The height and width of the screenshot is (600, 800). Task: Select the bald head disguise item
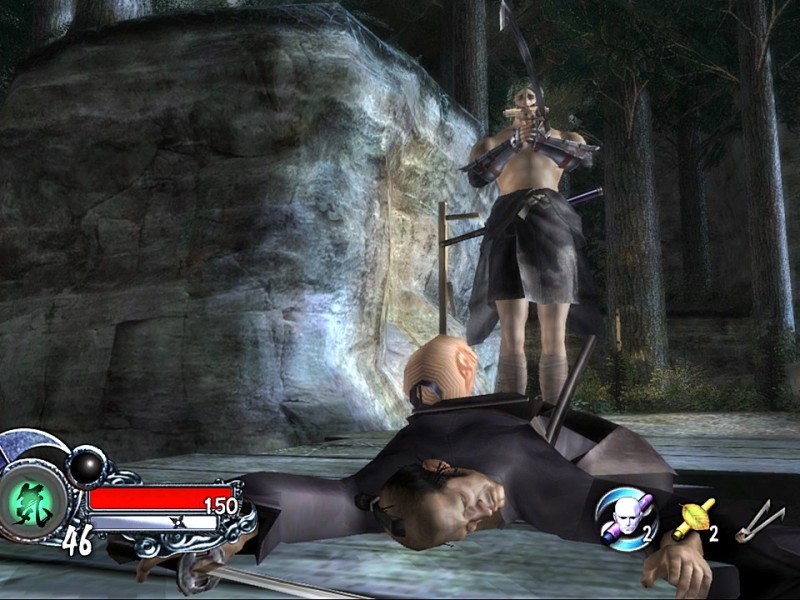626,517
